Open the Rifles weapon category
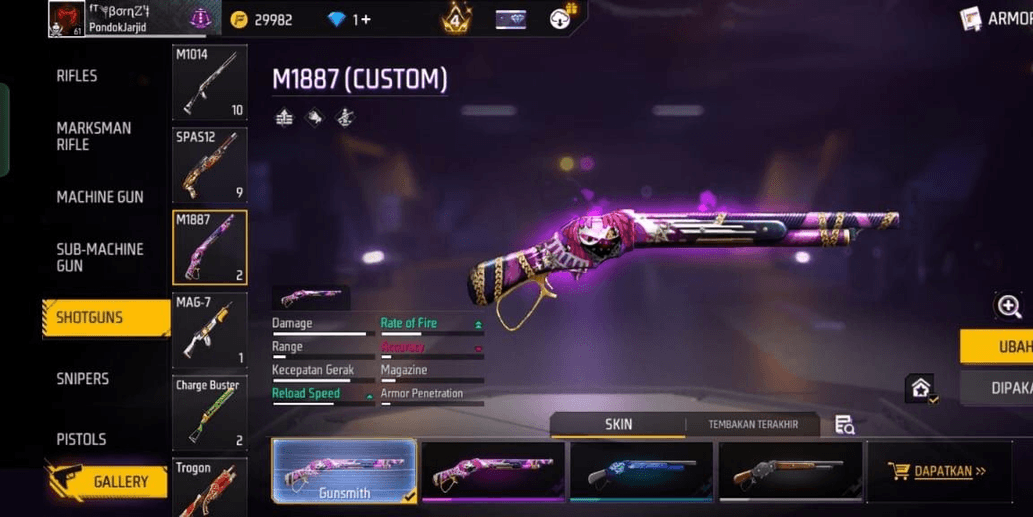This screenshot has height=517, width=1033. click(77, 76)
